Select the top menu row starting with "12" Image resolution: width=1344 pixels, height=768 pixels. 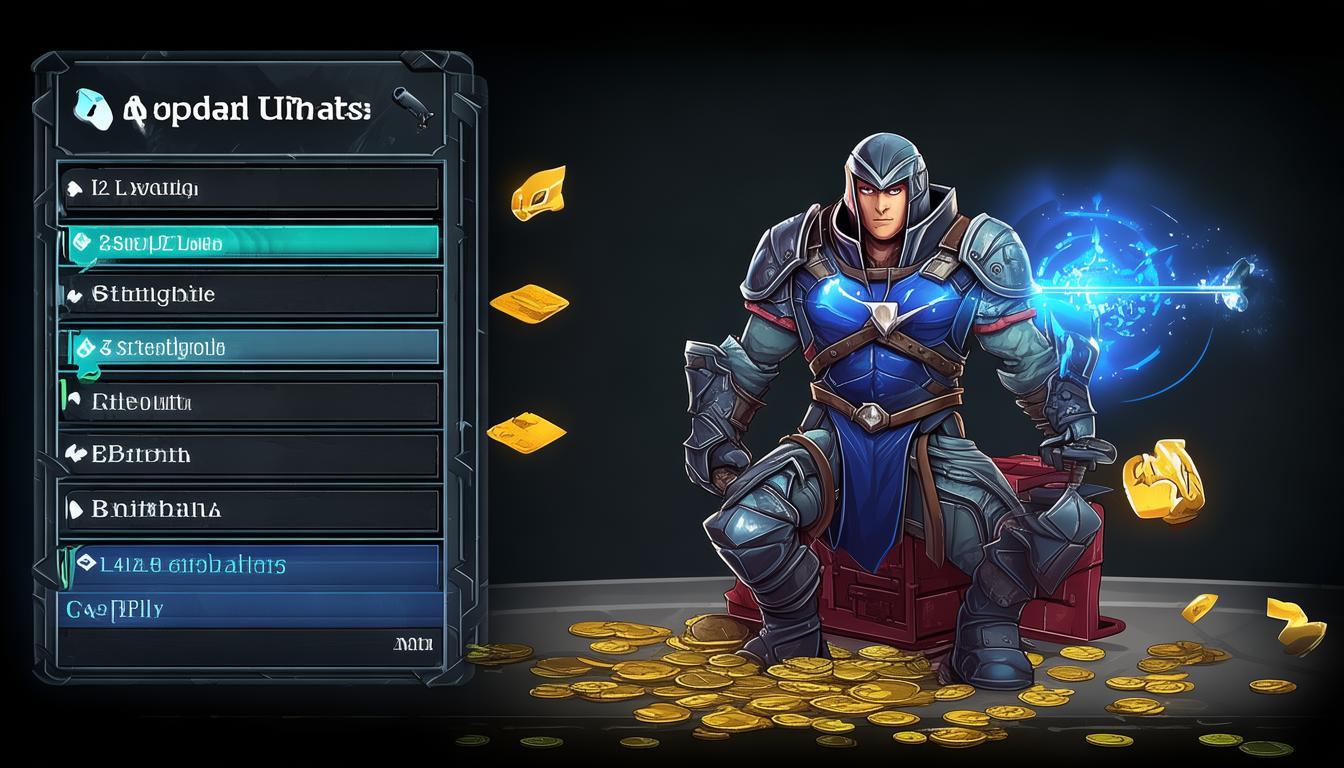pyautogui.click(x=250, y=188)
